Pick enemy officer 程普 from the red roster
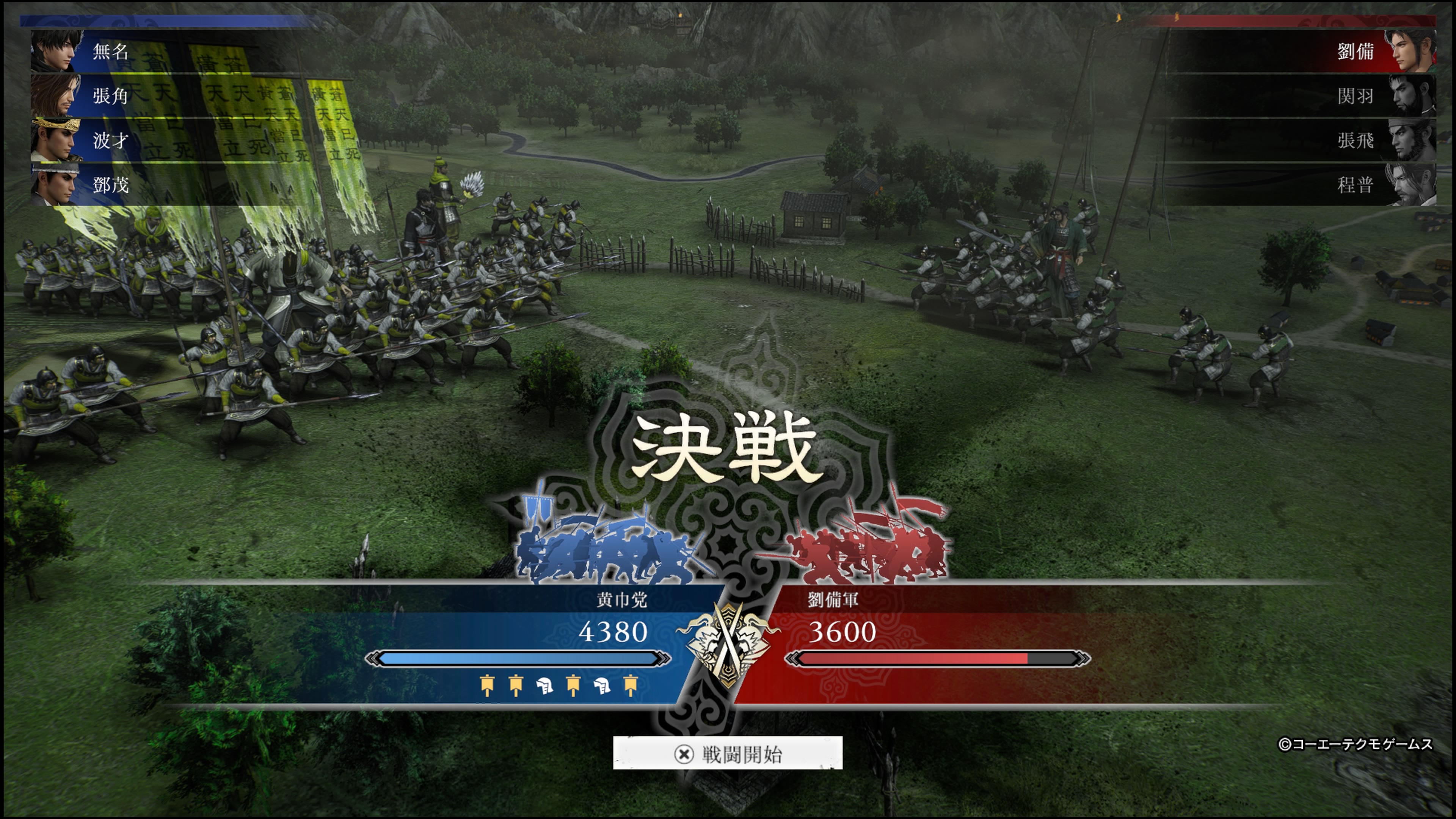 (x=1356, y=184)
